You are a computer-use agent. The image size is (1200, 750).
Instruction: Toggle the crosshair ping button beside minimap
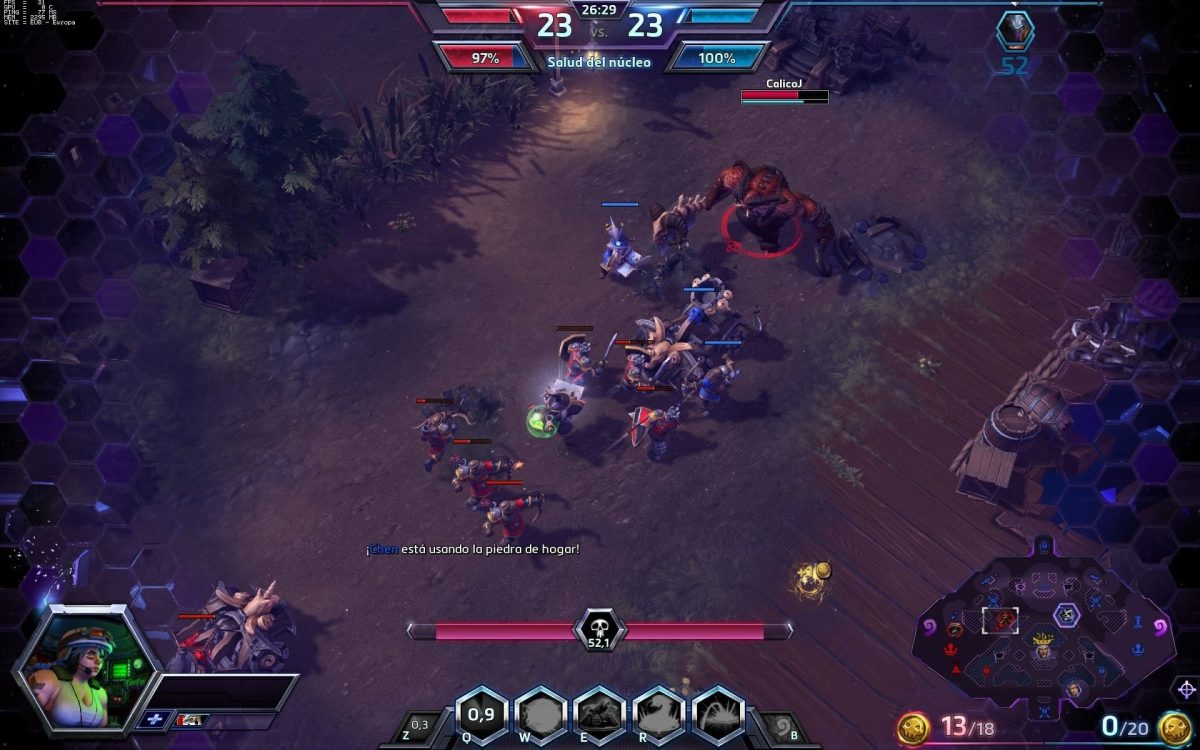click(1186, 689)
